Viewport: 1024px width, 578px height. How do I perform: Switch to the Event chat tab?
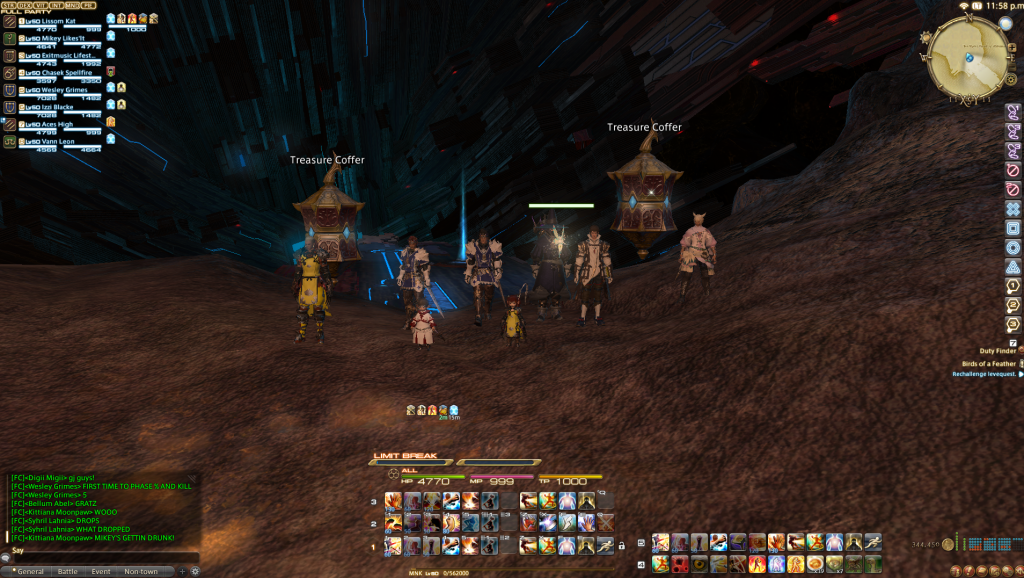pyautogui.click(x=101, y=571)
